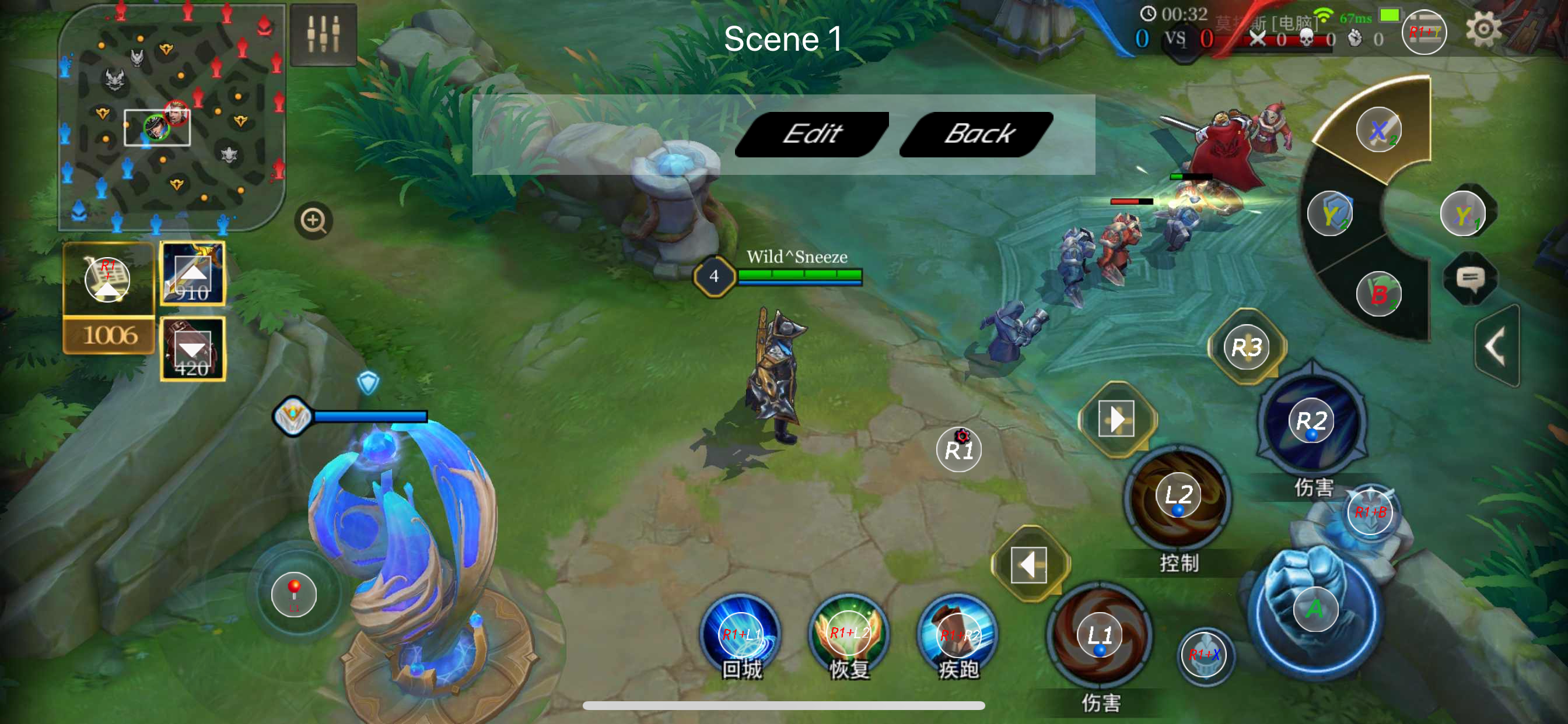Image resolution: width=1568 pixels, height=724 pixels.
Task: Buy the recommended item priced 420
Action: point(192,349)
